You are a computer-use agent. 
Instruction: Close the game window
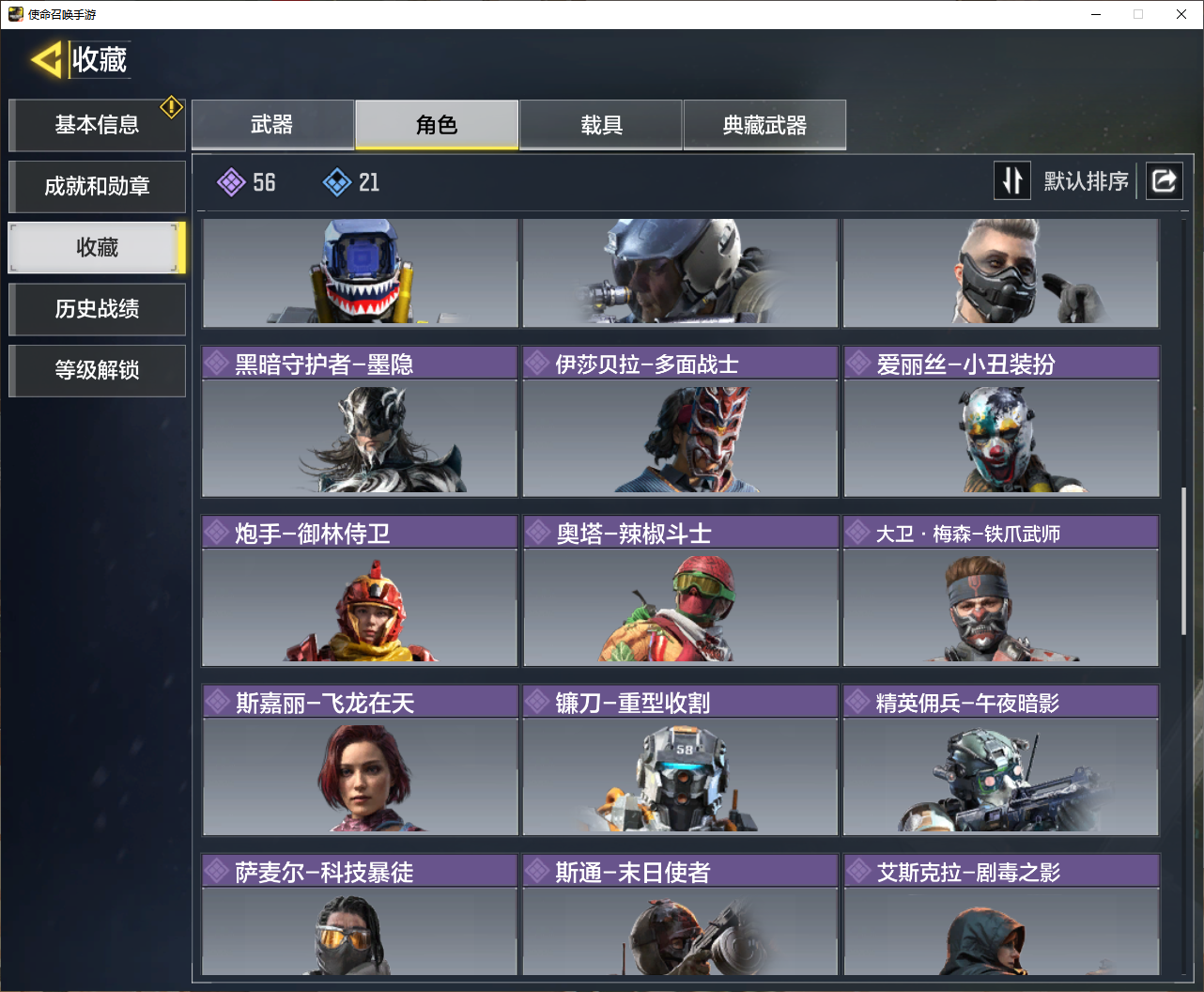click(x=1181, y=14)
